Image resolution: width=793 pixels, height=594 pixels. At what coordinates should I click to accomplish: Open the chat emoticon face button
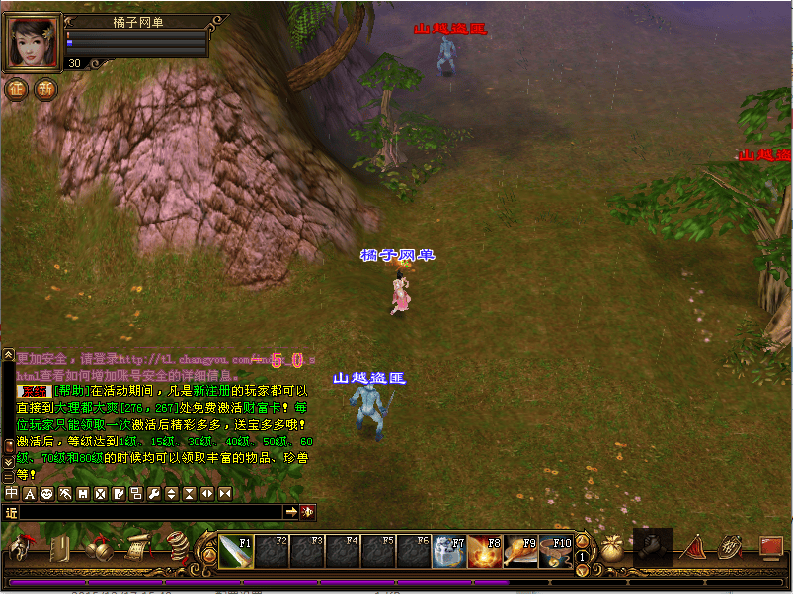pyautogui.click(x=48, y=493)
